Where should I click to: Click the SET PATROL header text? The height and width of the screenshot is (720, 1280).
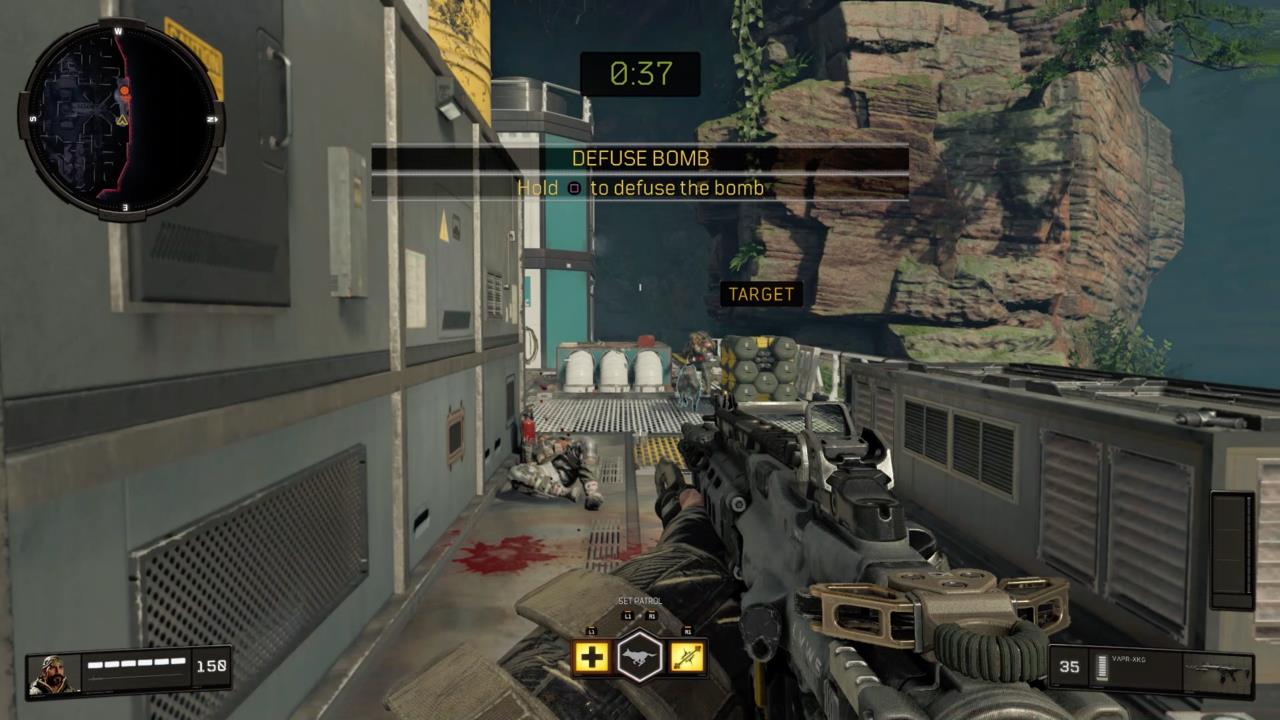tap(640, 600)
